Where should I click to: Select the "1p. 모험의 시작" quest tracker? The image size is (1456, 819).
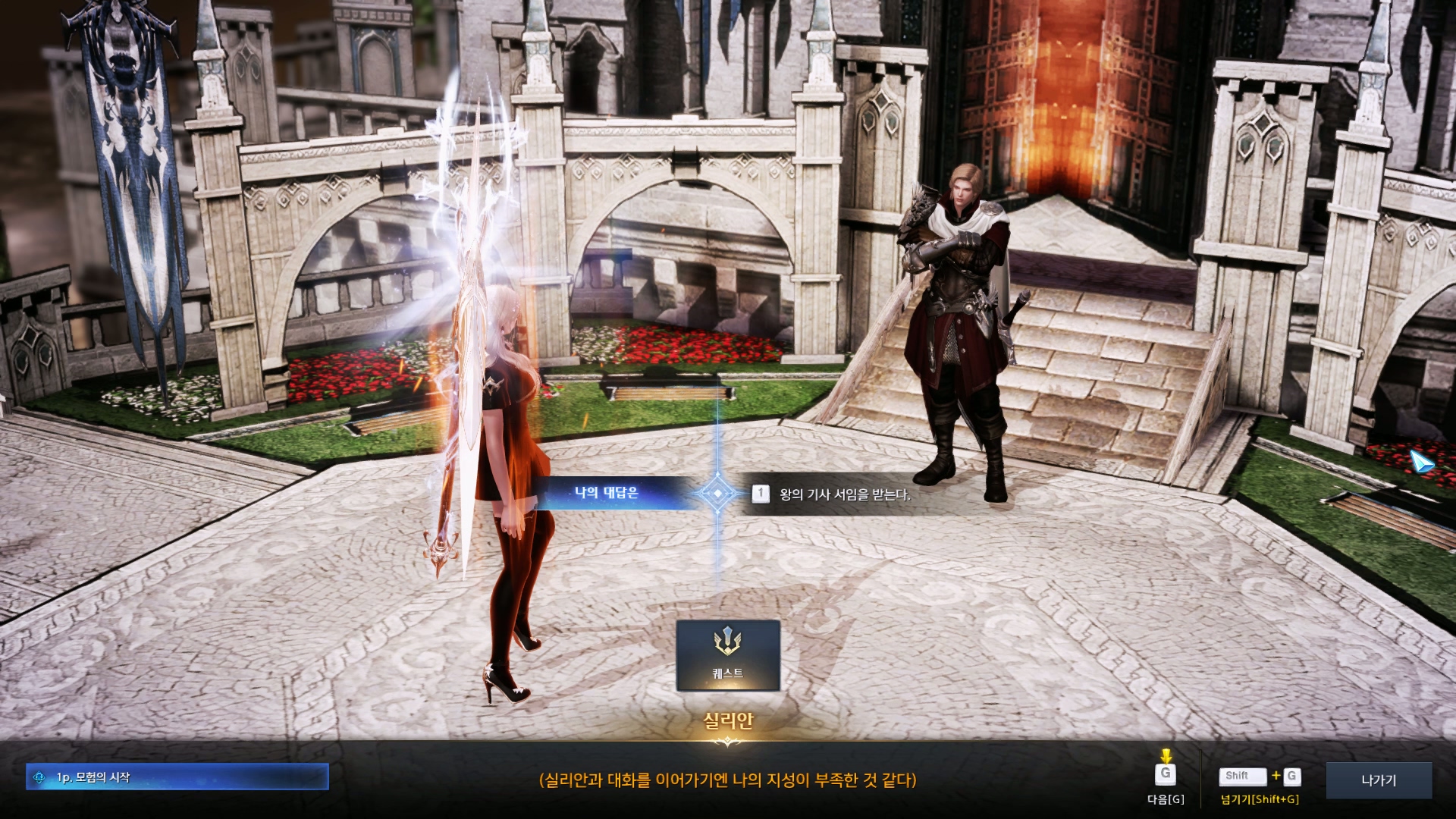point(177,777)
